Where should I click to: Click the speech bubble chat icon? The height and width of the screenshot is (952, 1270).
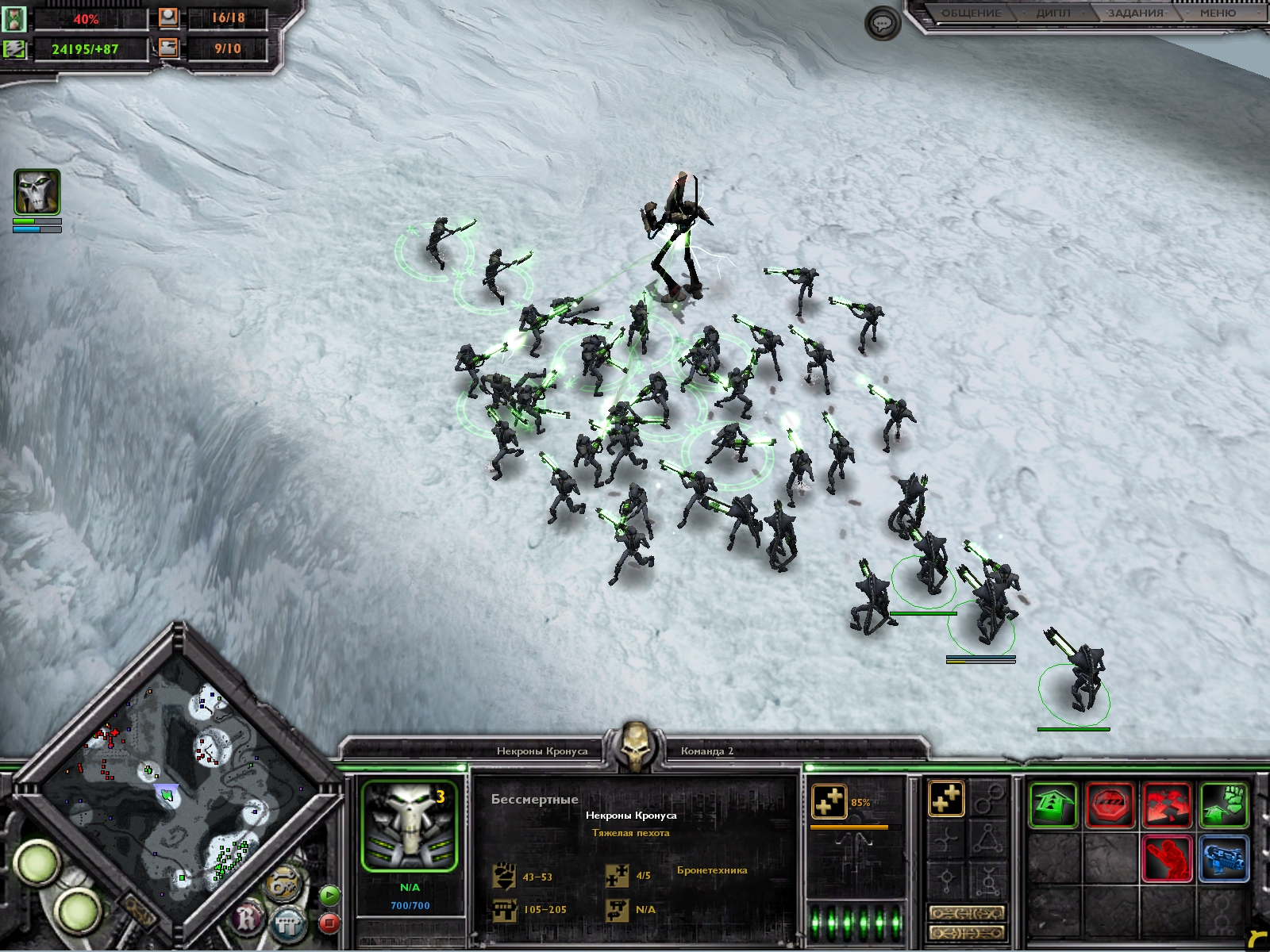click(882, 24)
